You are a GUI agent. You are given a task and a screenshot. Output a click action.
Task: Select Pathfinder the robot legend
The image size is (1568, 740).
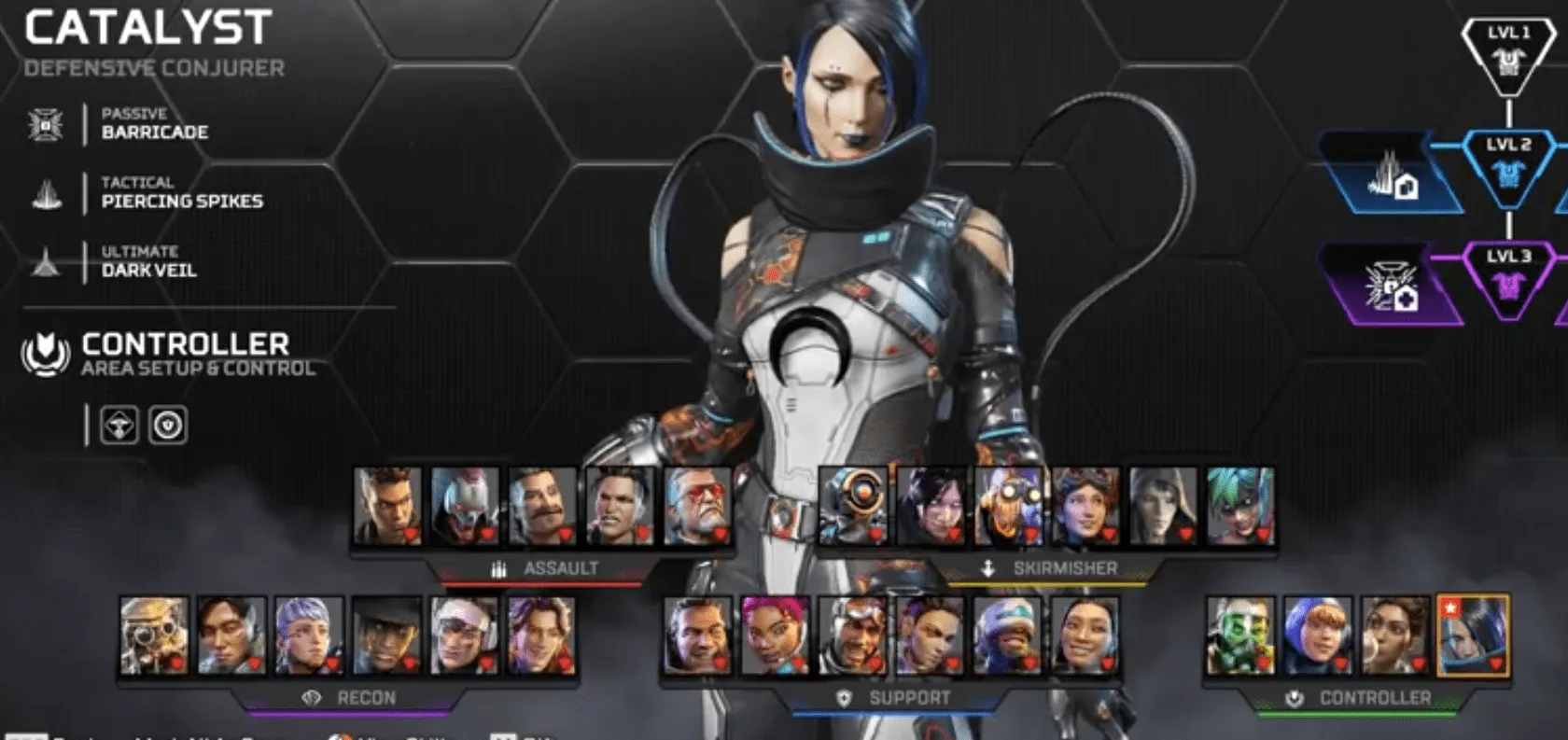pos(852,506)
